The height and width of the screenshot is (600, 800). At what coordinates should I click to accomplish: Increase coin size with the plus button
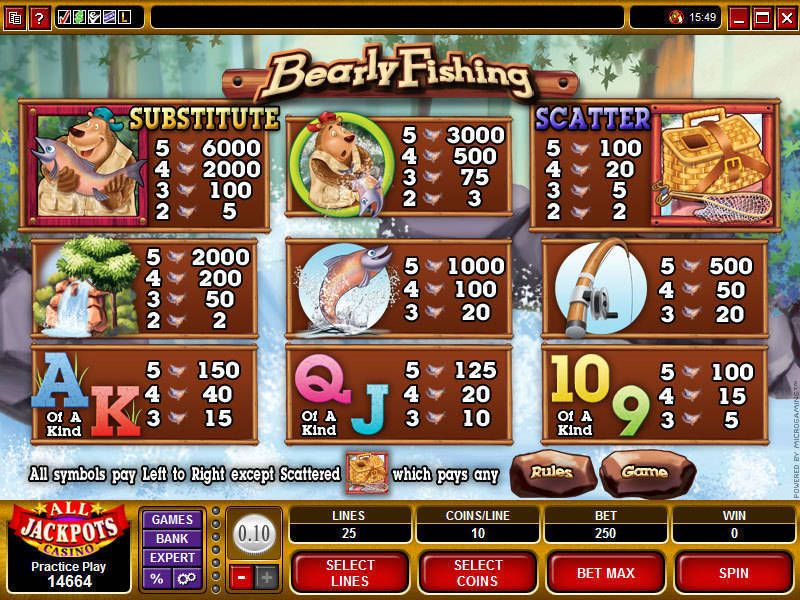coord(266,577)
